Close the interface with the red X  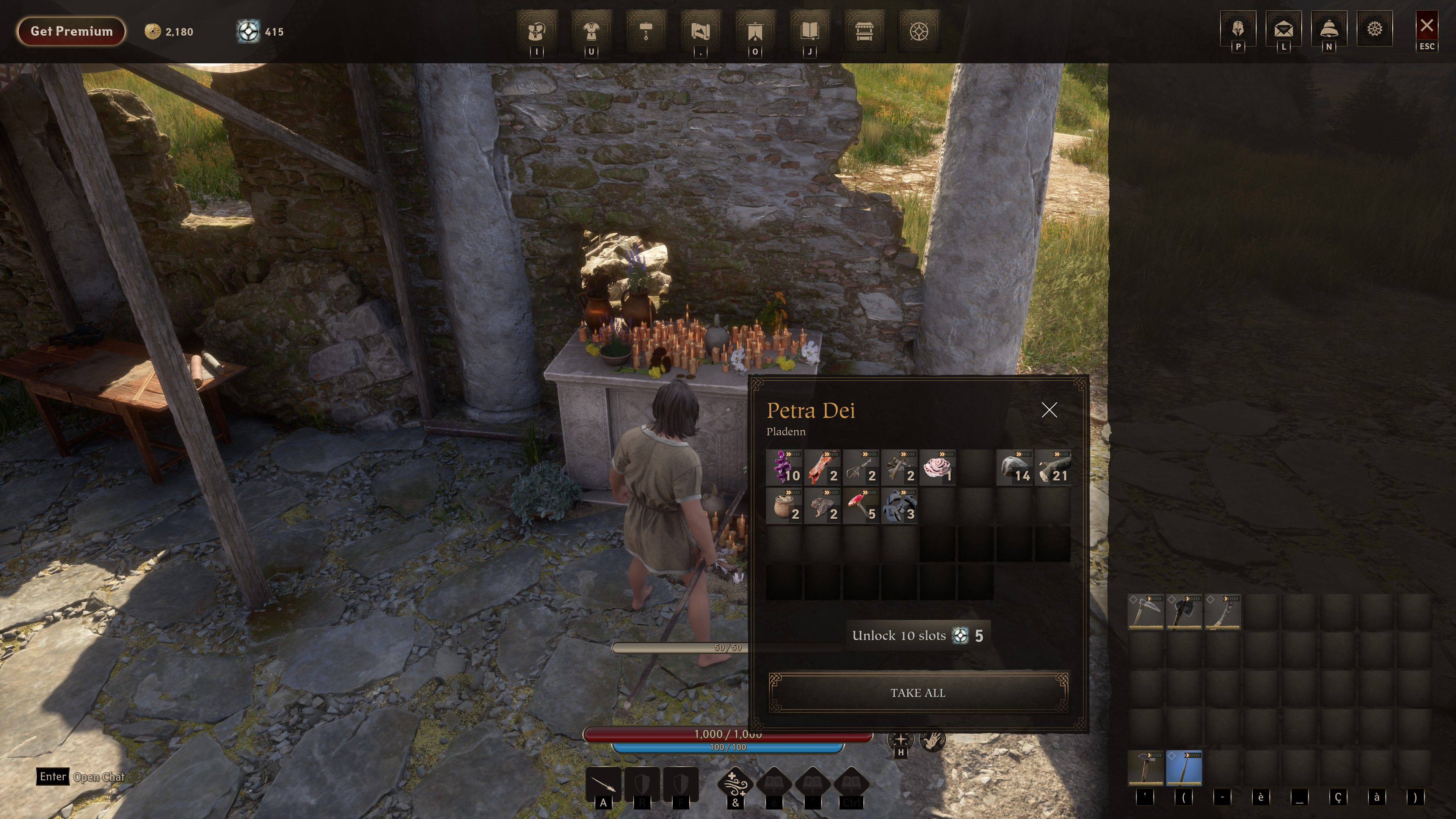point(1426,26)
